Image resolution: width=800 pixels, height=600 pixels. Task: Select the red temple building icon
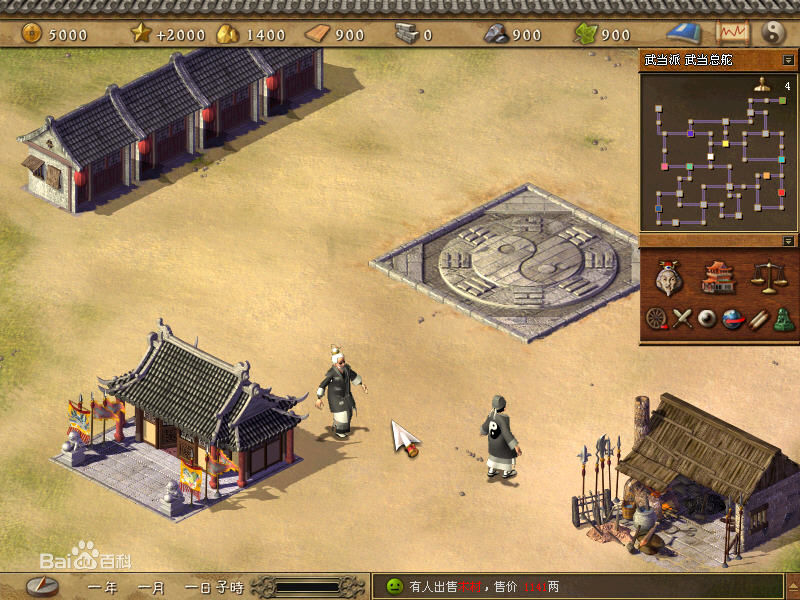pyautogui.click(x=718, y=277)
